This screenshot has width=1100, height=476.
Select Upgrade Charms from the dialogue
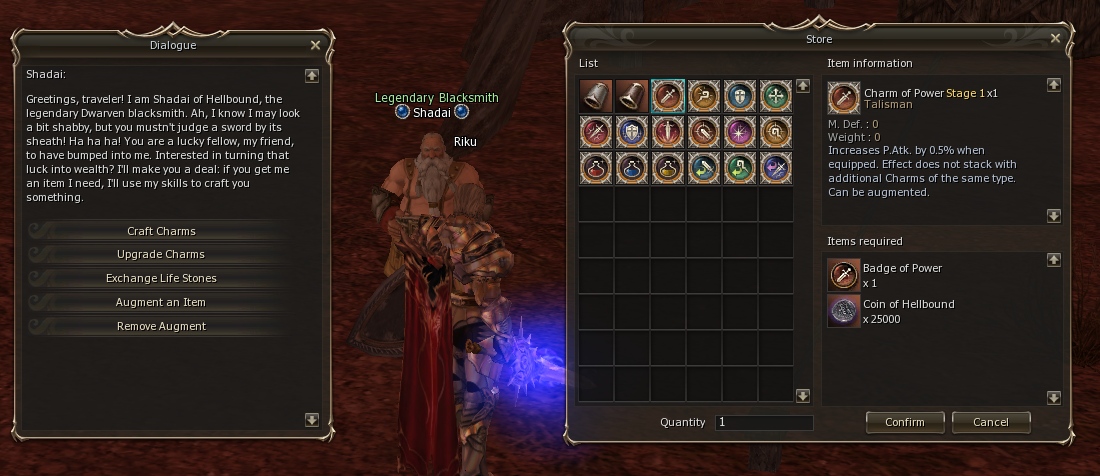(161, 254)
